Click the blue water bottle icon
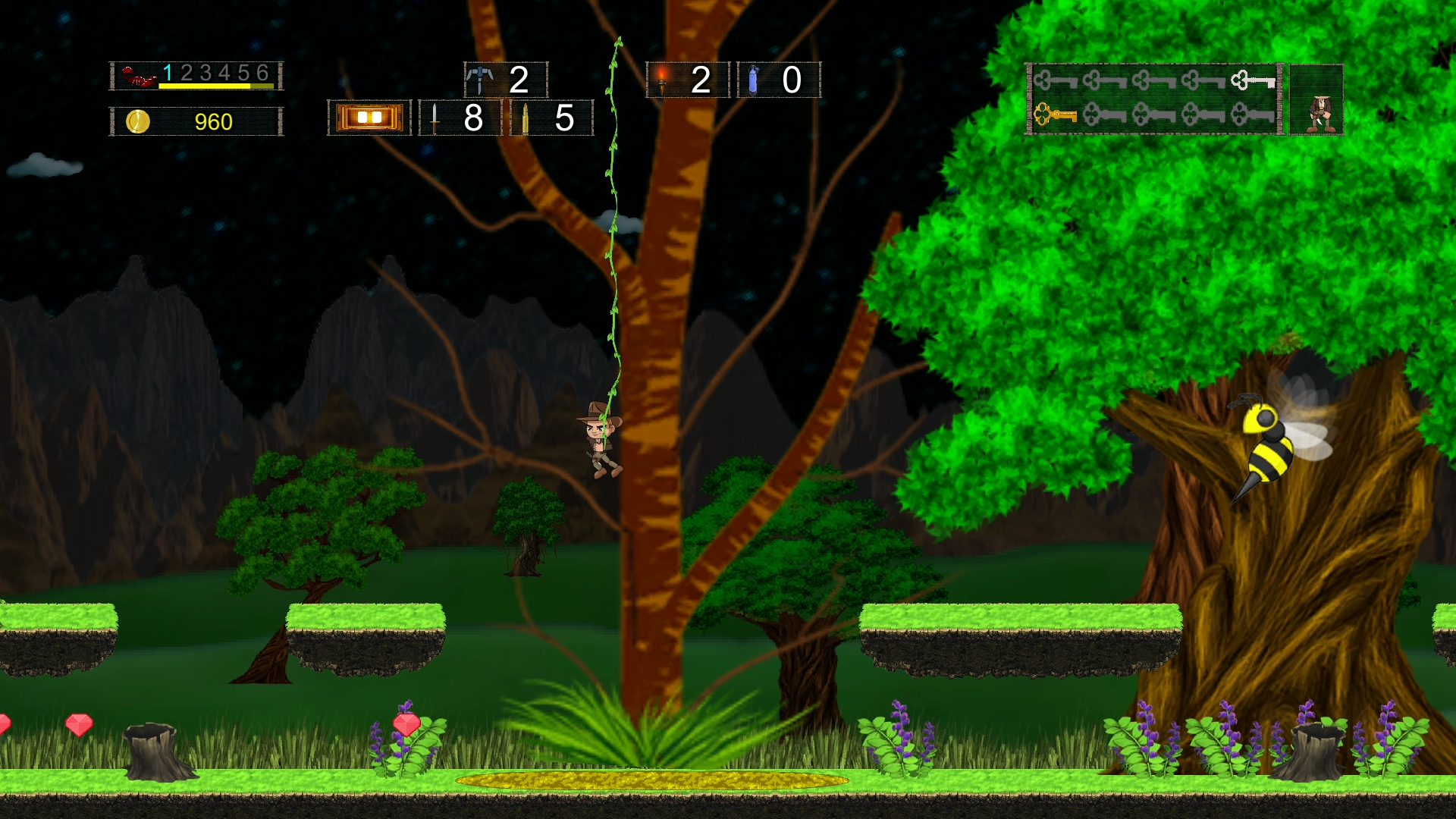 coord(753,79)
